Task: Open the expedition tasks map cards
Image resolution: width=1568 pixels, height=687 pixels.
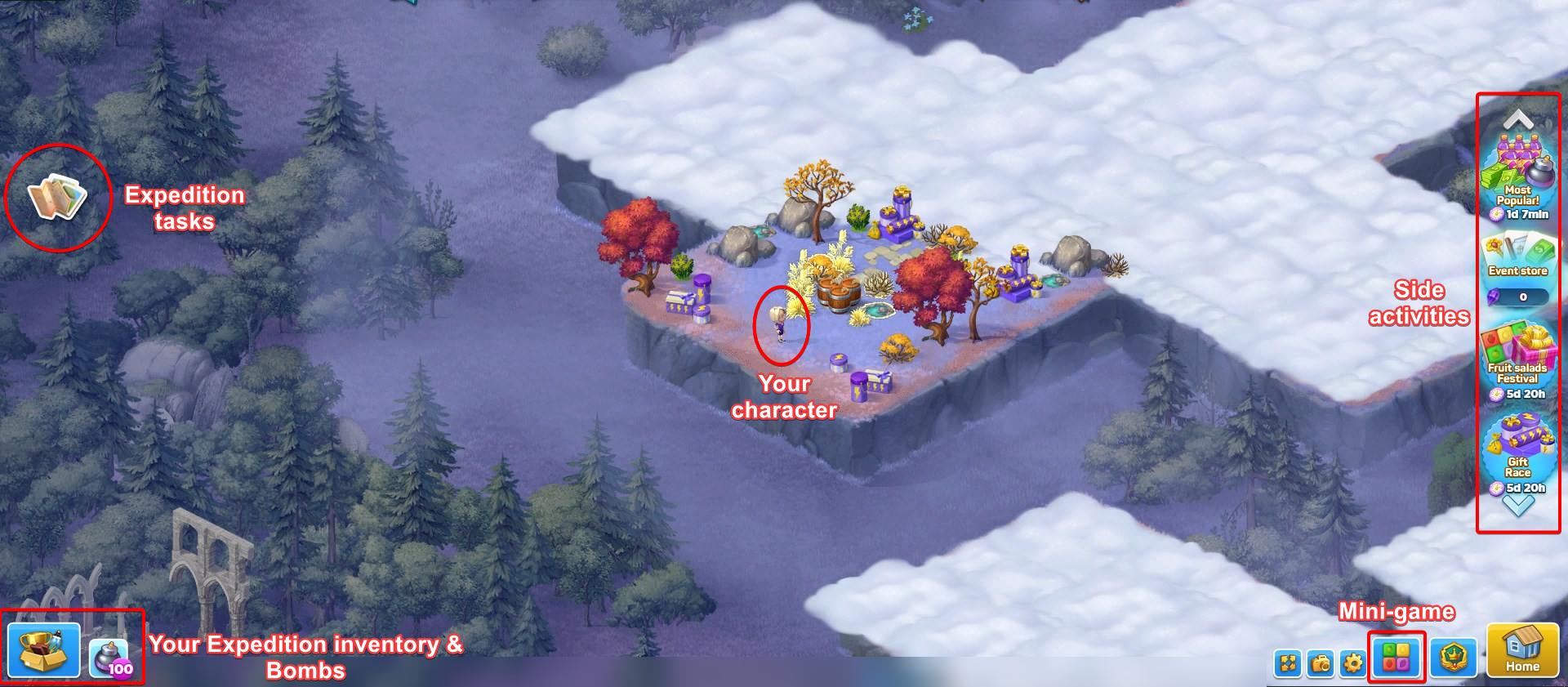Action: 57,197
